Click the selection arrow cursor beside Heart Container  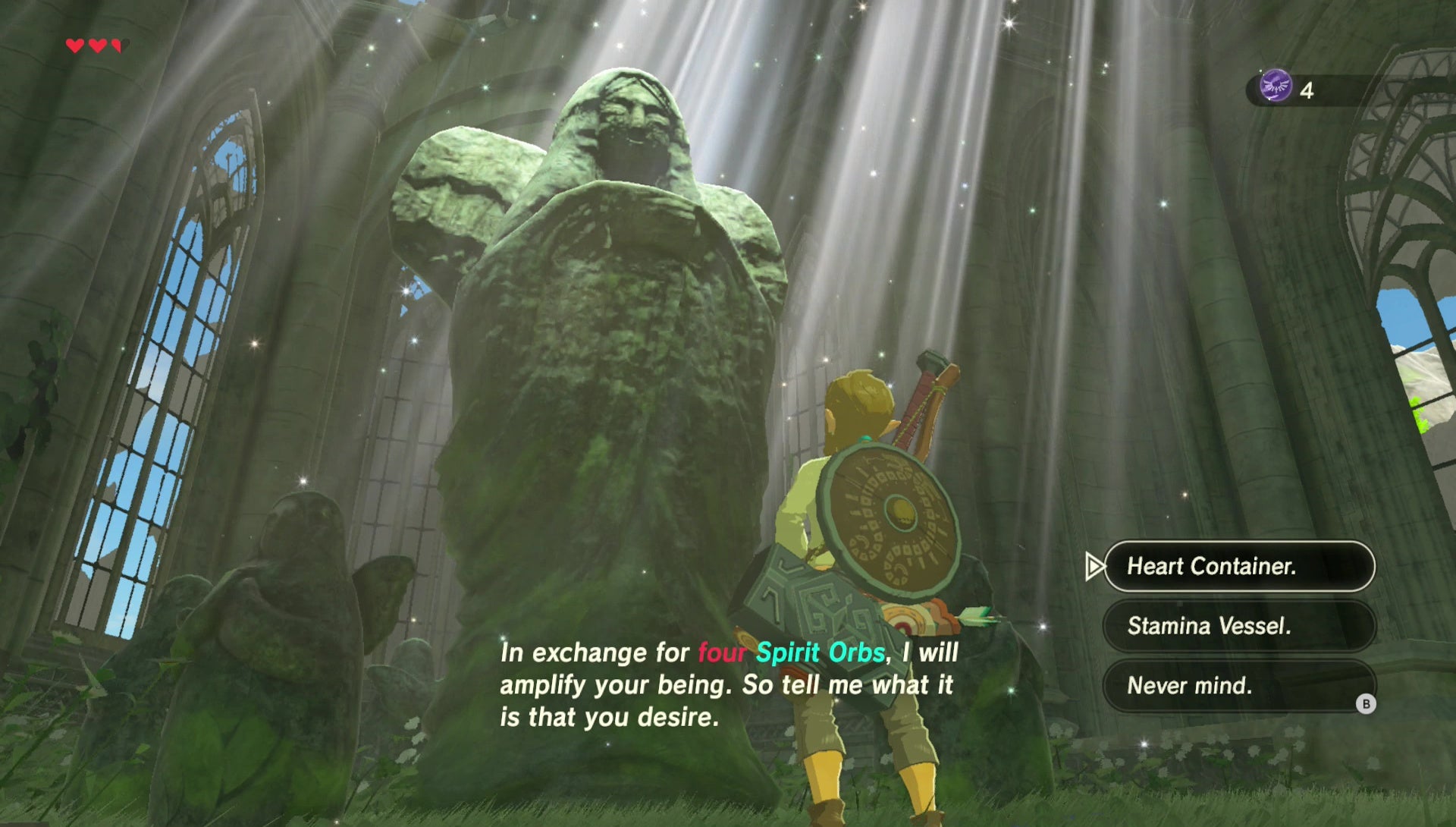pos(1094,567)
